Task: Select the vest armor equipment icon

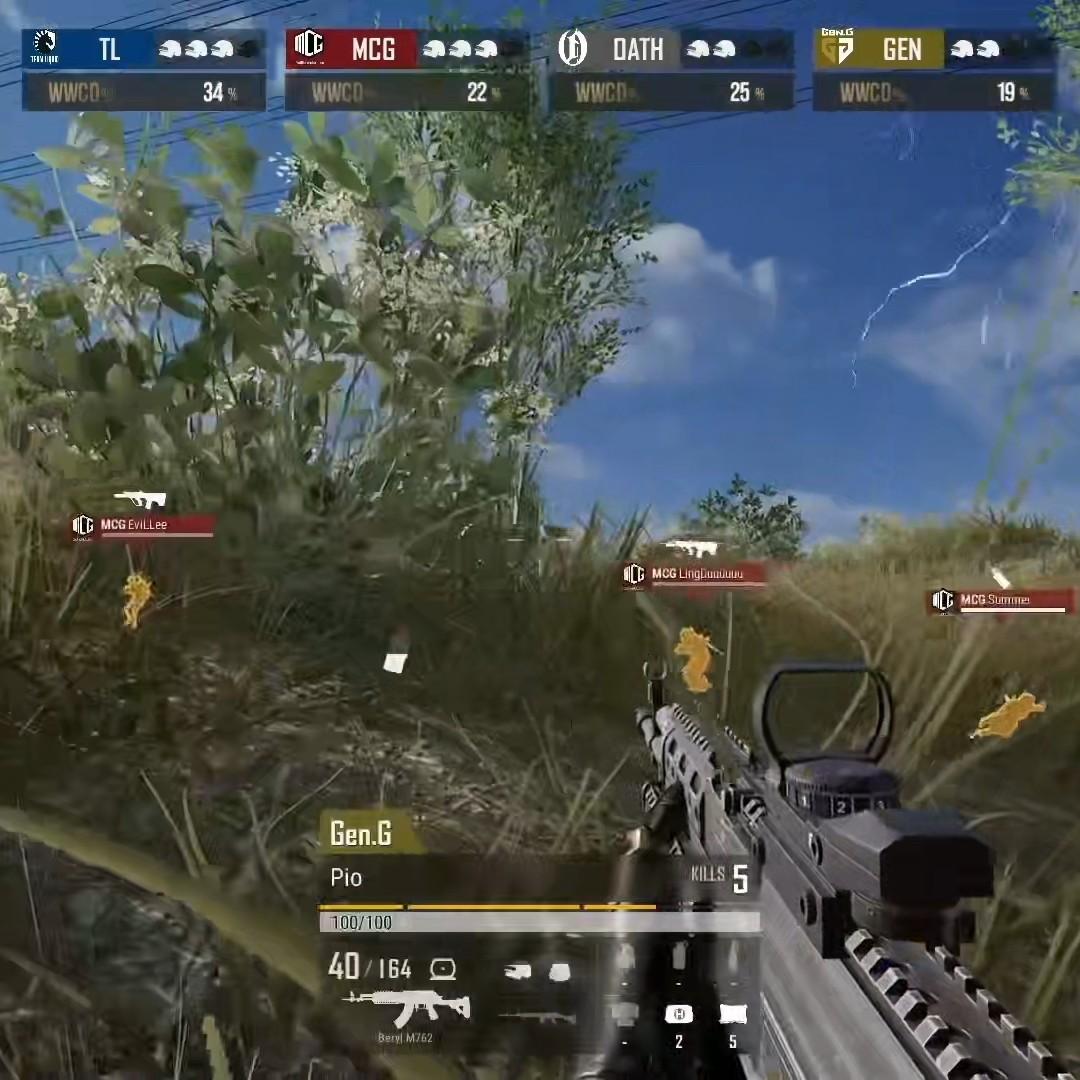Action: click(559, 970)
